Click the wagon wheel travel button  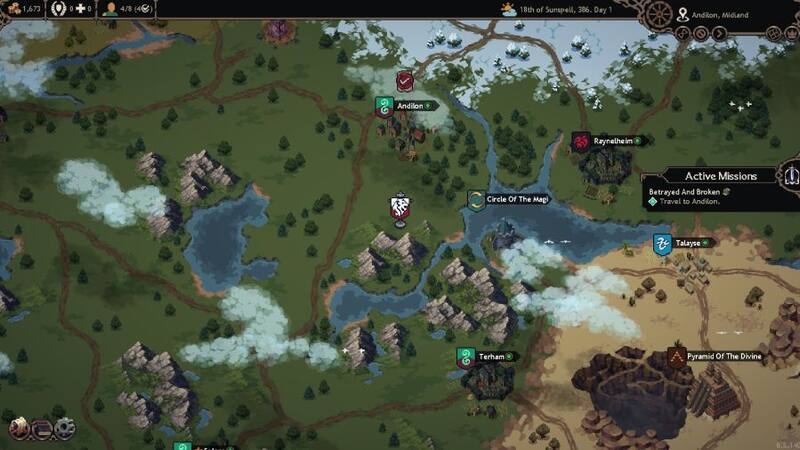click(661, 14)
